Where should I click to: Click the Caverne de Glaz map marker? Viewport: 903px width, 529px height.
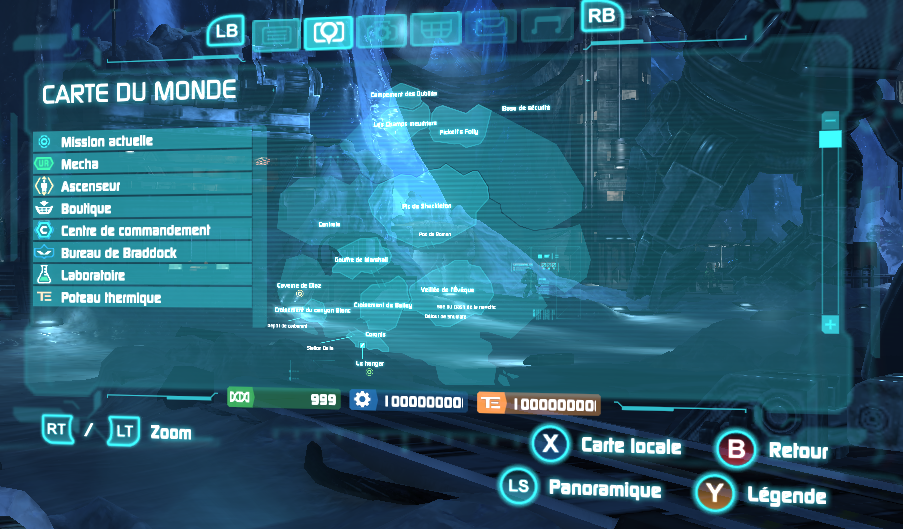pos(299,293)
